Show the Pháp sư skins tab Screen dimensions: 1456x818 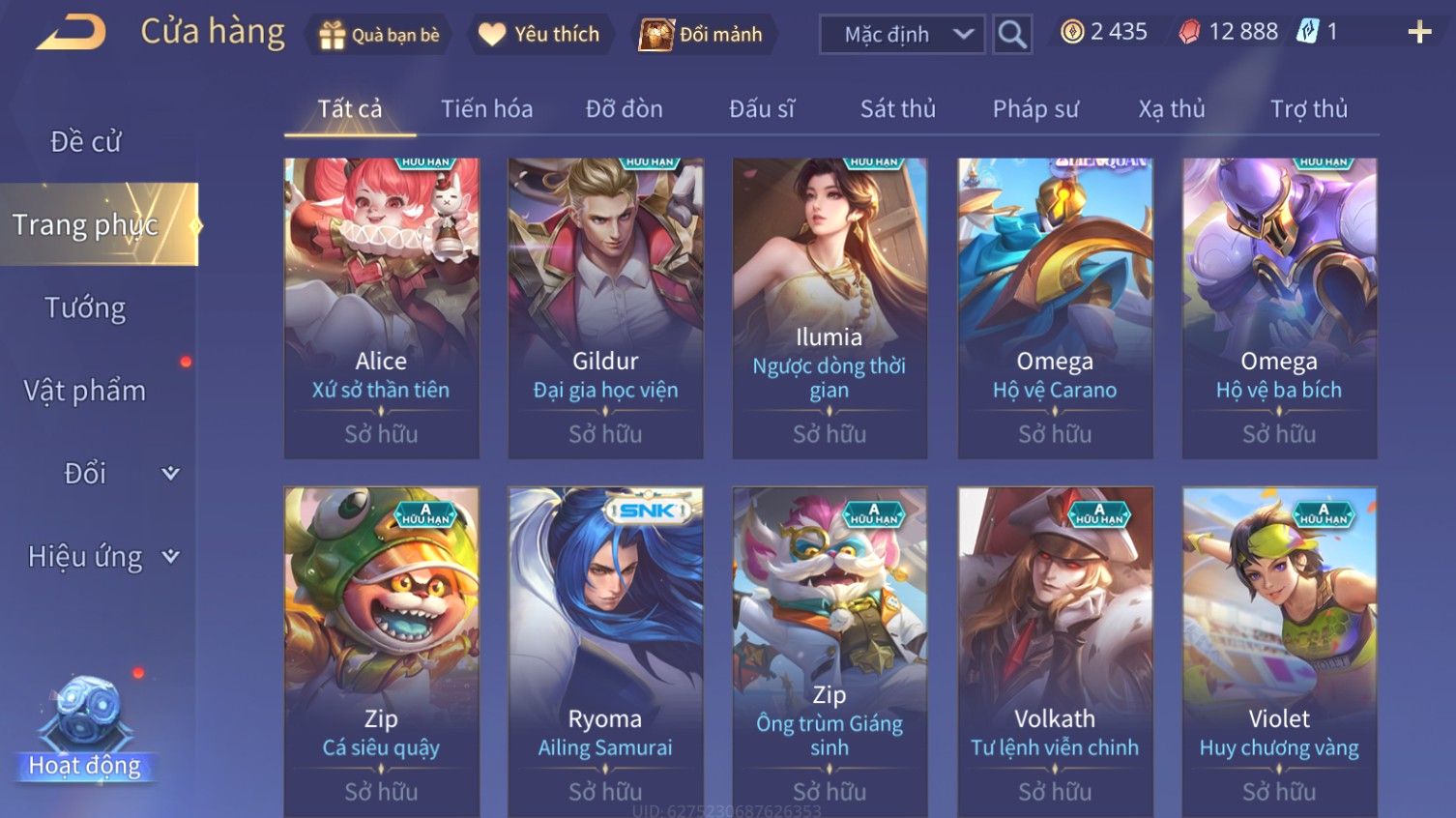[1034, 109]
